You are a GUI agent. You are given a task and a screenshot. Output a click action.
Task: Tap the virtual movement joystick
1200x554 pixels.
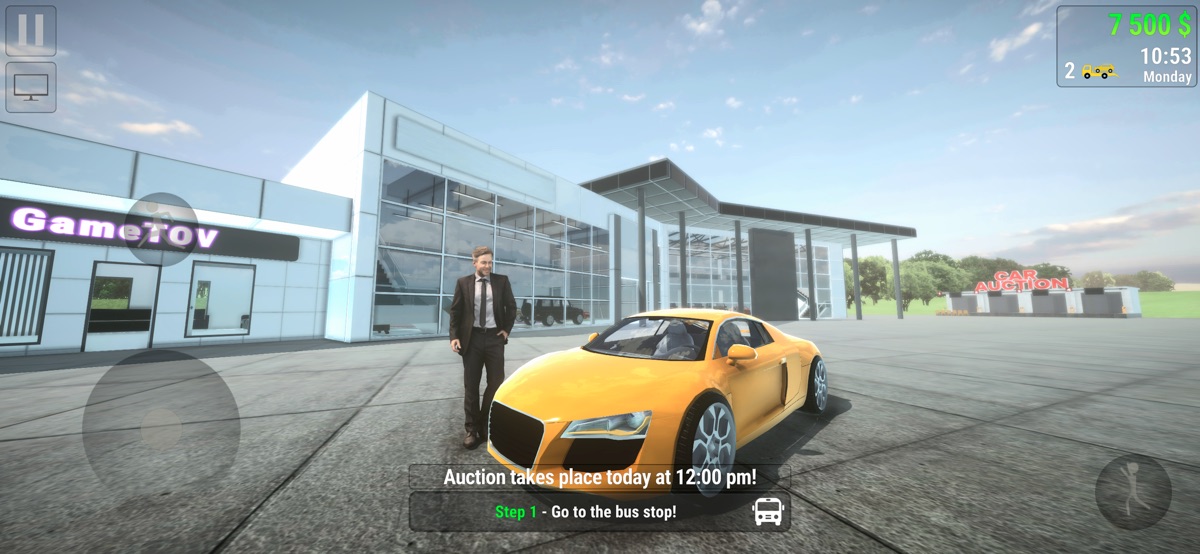(161, 429)
